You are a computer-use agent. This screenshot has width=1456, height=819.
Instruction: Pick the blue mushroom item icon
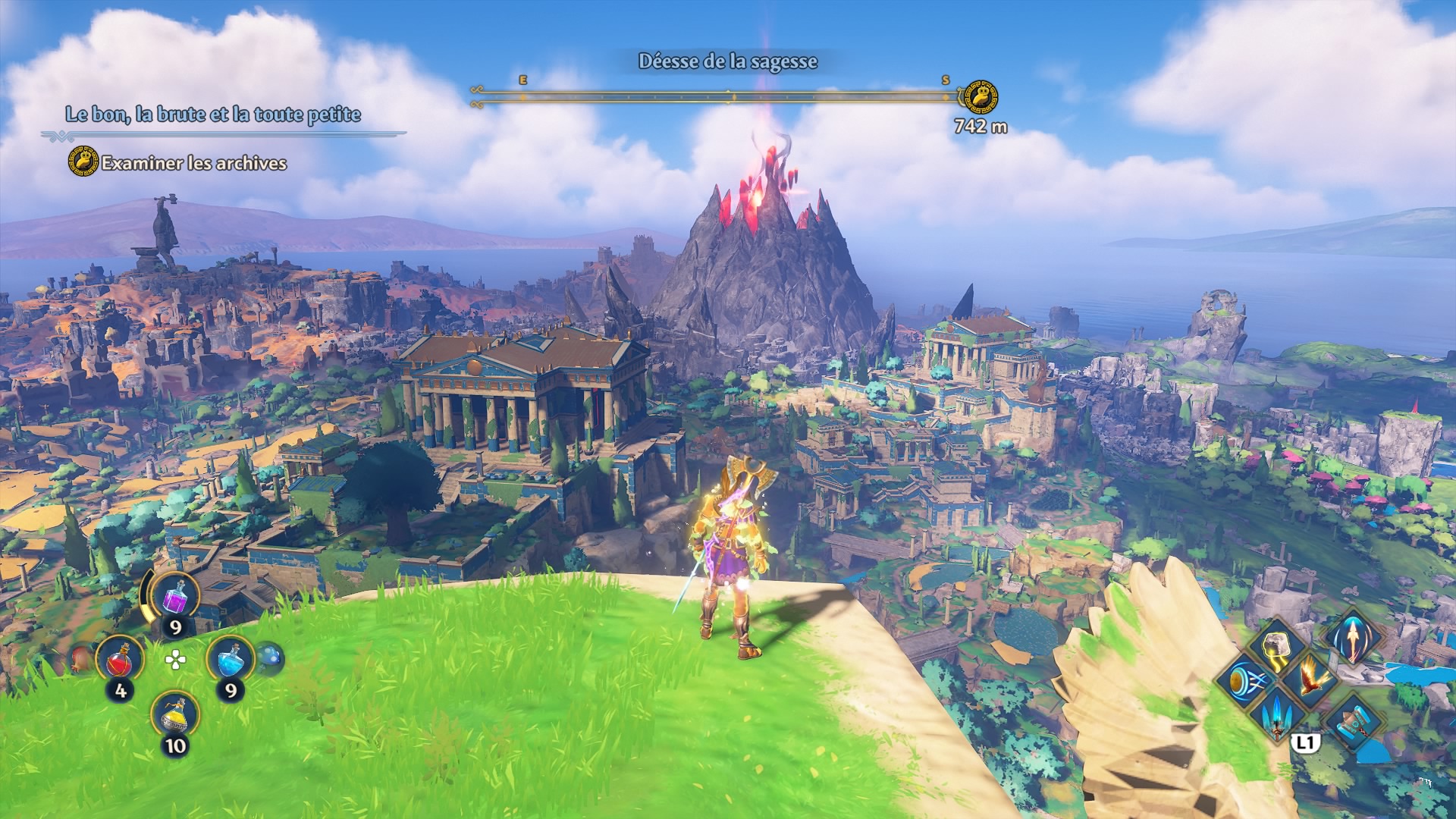tap(270, 657)
